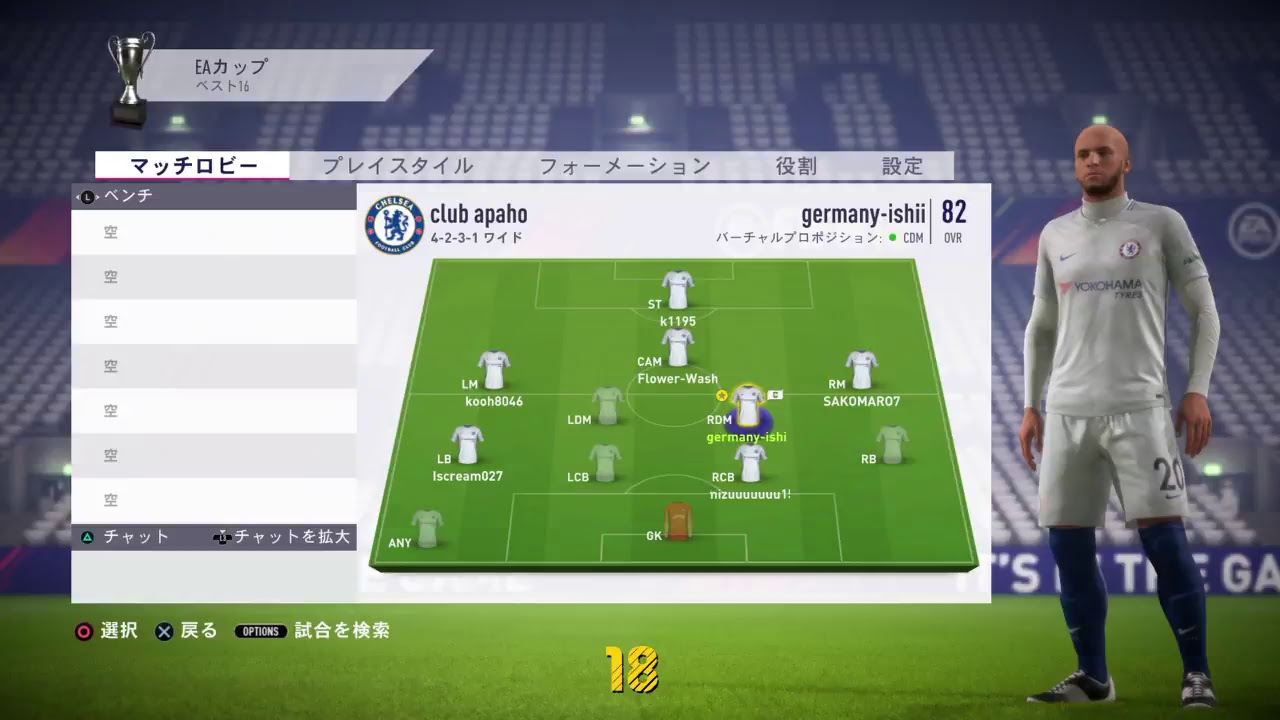Go to the 設定 tab

[x=902, y=166]
